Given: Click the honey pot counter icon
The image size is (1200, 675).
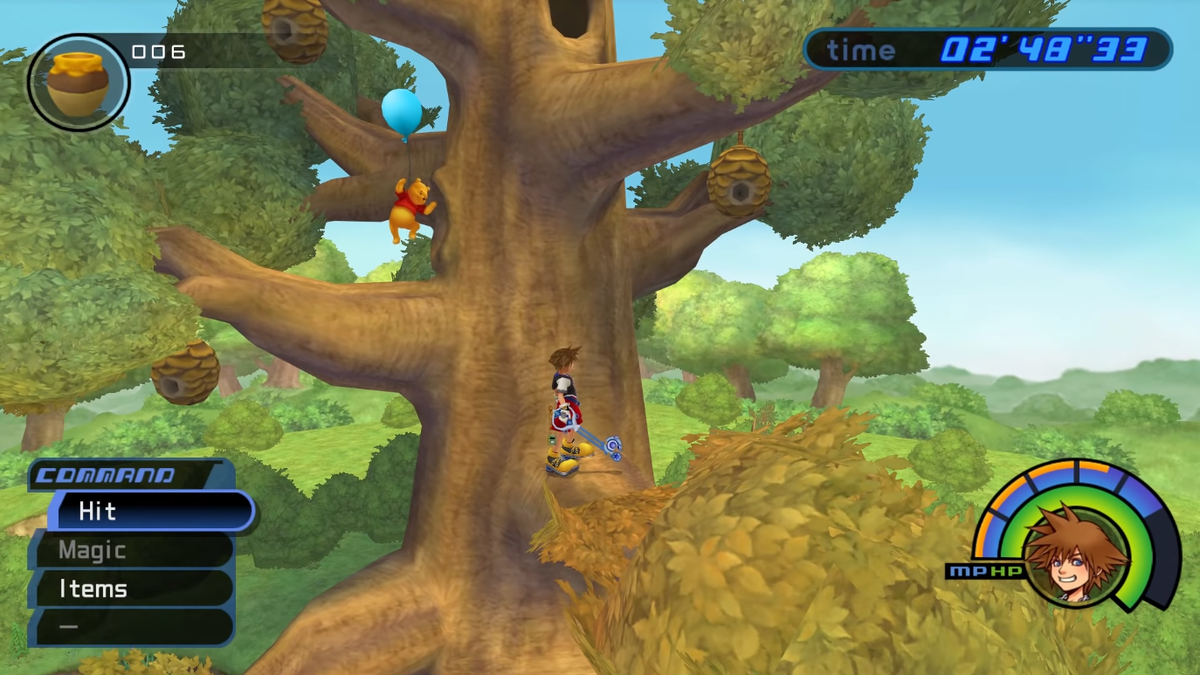Looking at the screenshot, I should tap(78, 83).
